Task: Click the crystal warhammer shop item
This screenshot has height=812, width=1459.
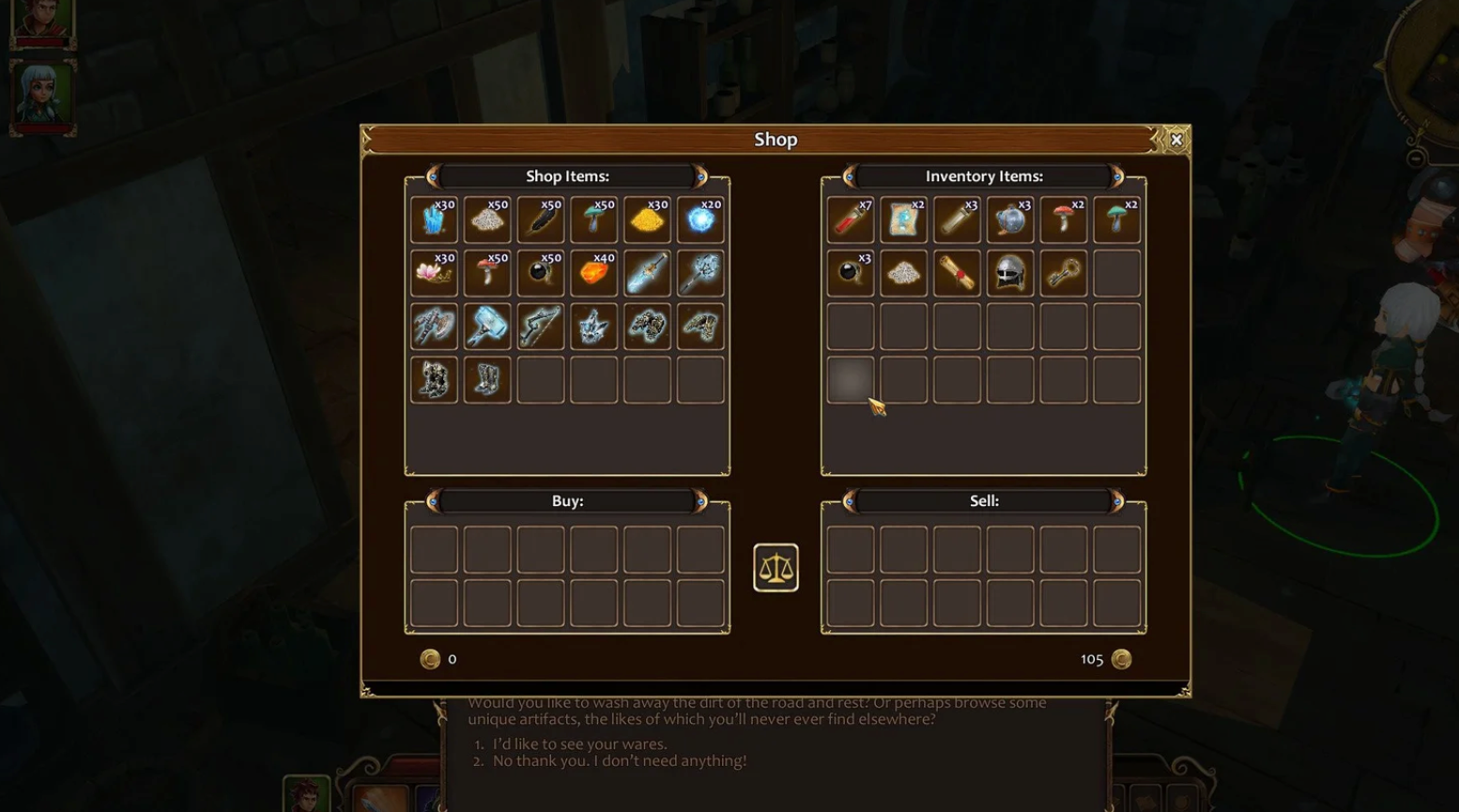Action: [487, 326]
